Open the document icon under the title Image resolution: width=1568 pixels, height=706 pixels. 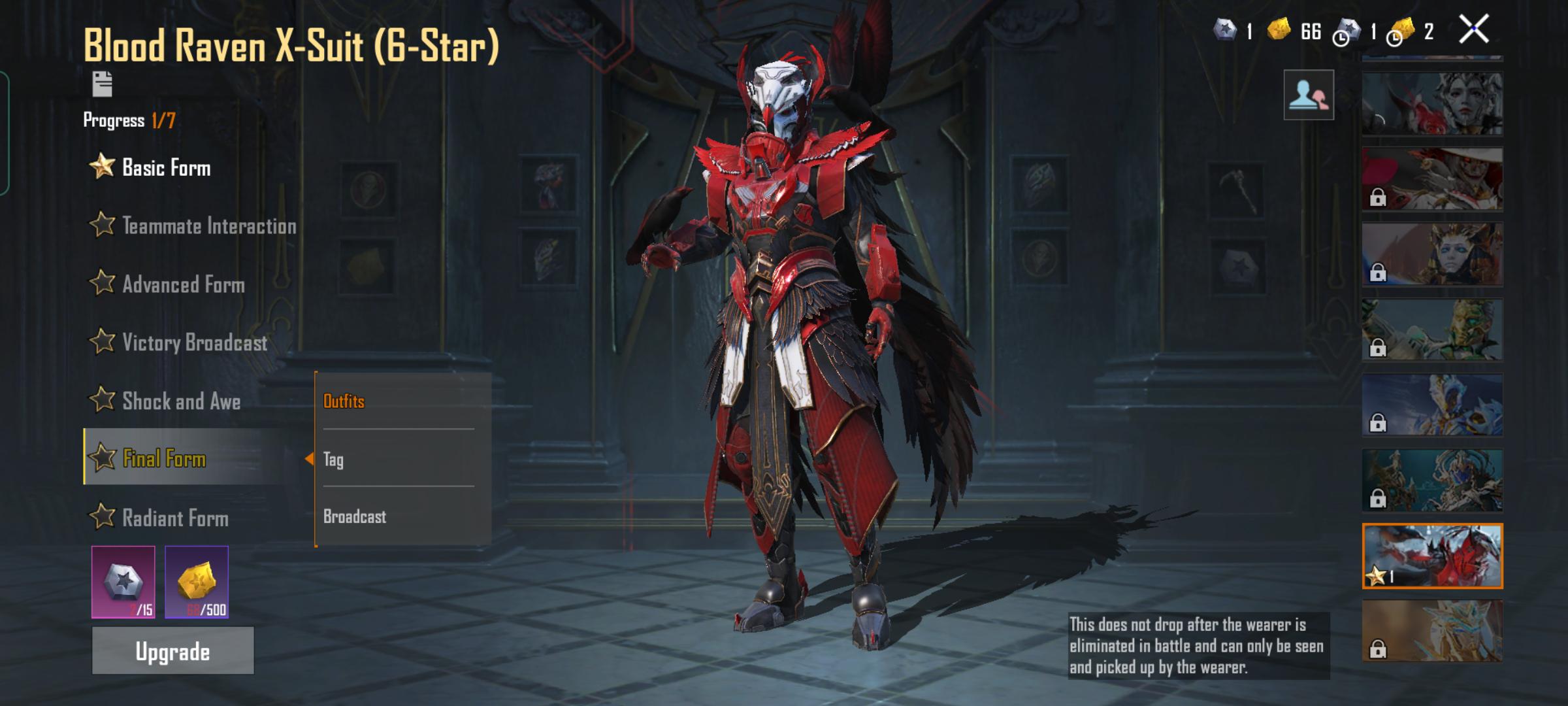(x=103, y=84)
